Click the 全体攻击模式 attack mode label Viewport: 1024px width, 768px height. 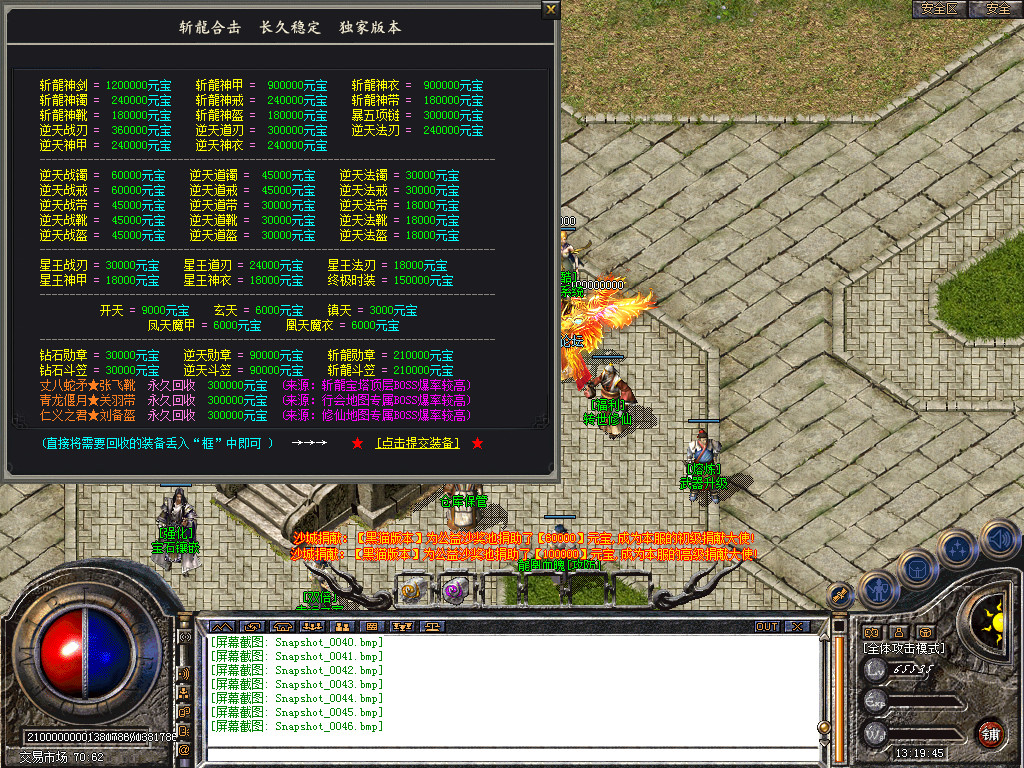click(x=904, y=648)
